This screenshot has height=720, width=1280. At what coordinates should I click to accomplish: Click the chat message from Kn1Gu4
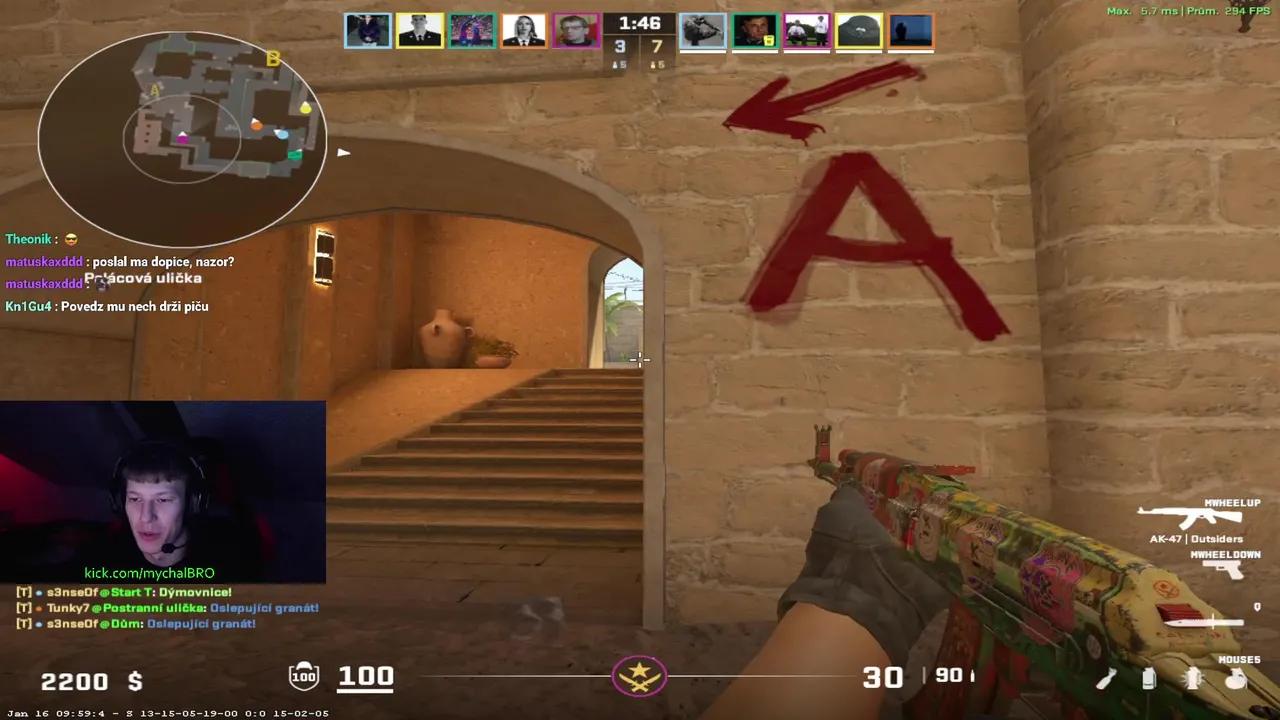(105, 306)
